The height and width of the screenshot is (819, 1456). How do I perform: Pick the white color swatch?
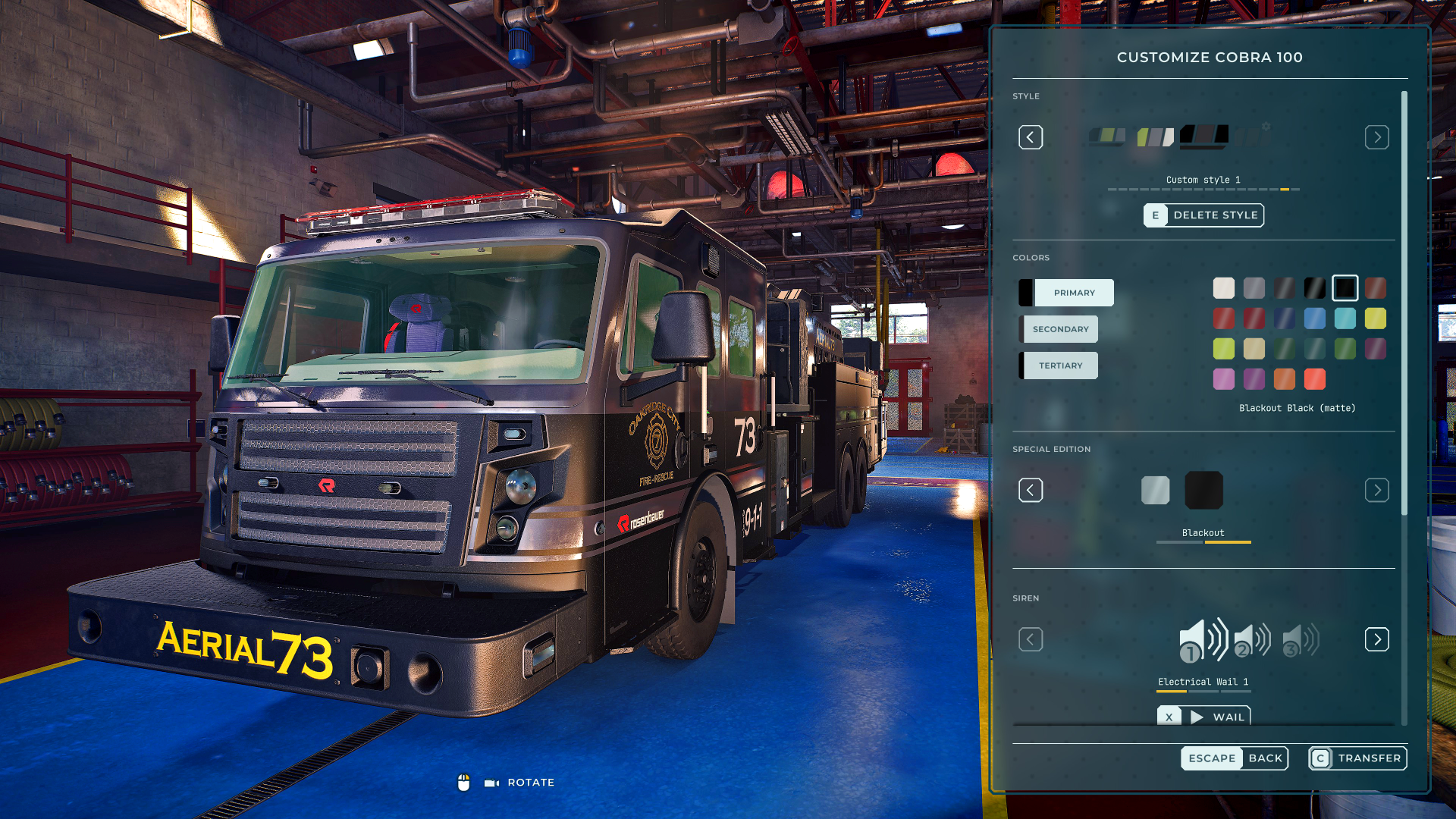click(x=1223, y=288)
